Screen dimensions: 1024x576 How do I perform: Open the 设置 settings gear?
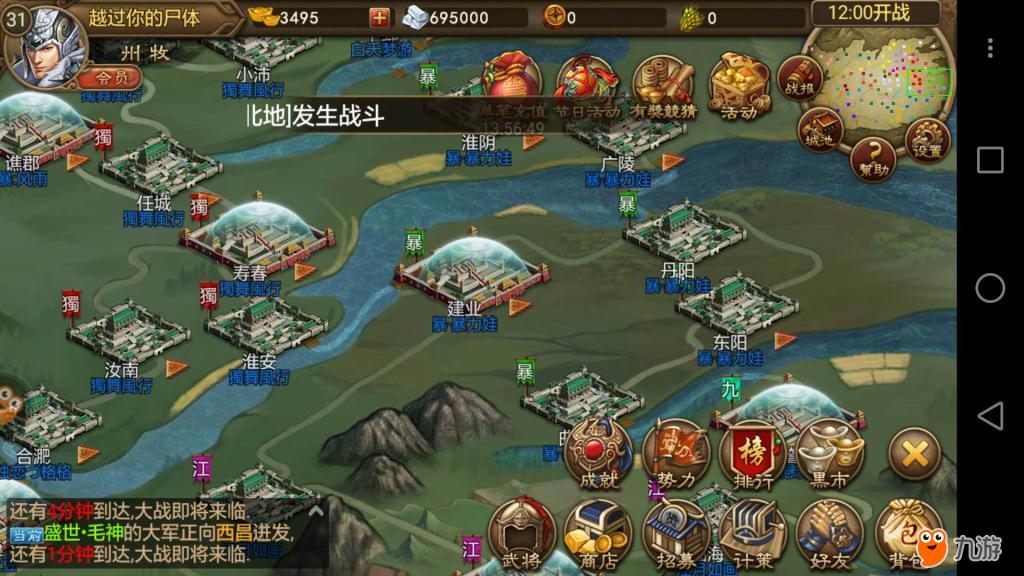(928, 141)
